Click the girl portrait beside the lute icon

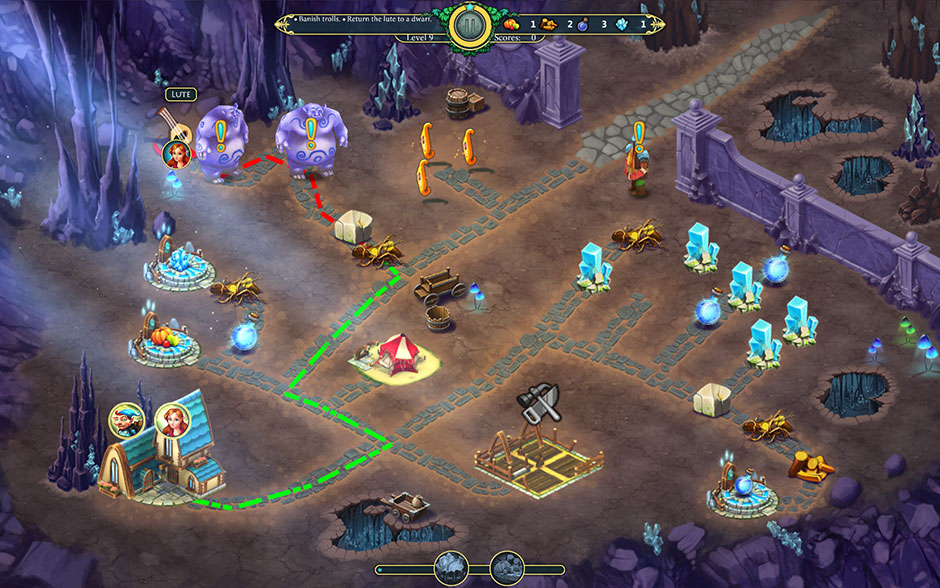point(176,153)
